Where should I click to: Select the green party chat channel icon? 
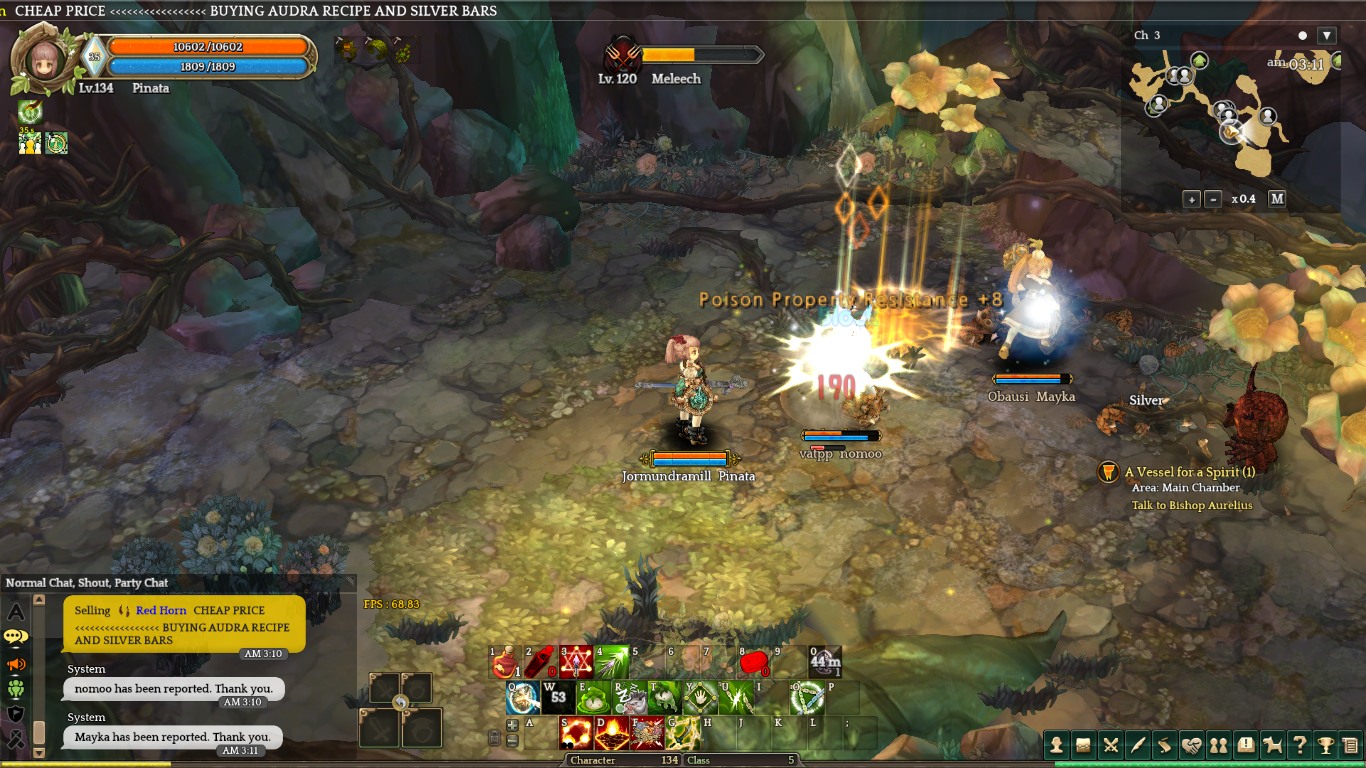pos(16,688)
